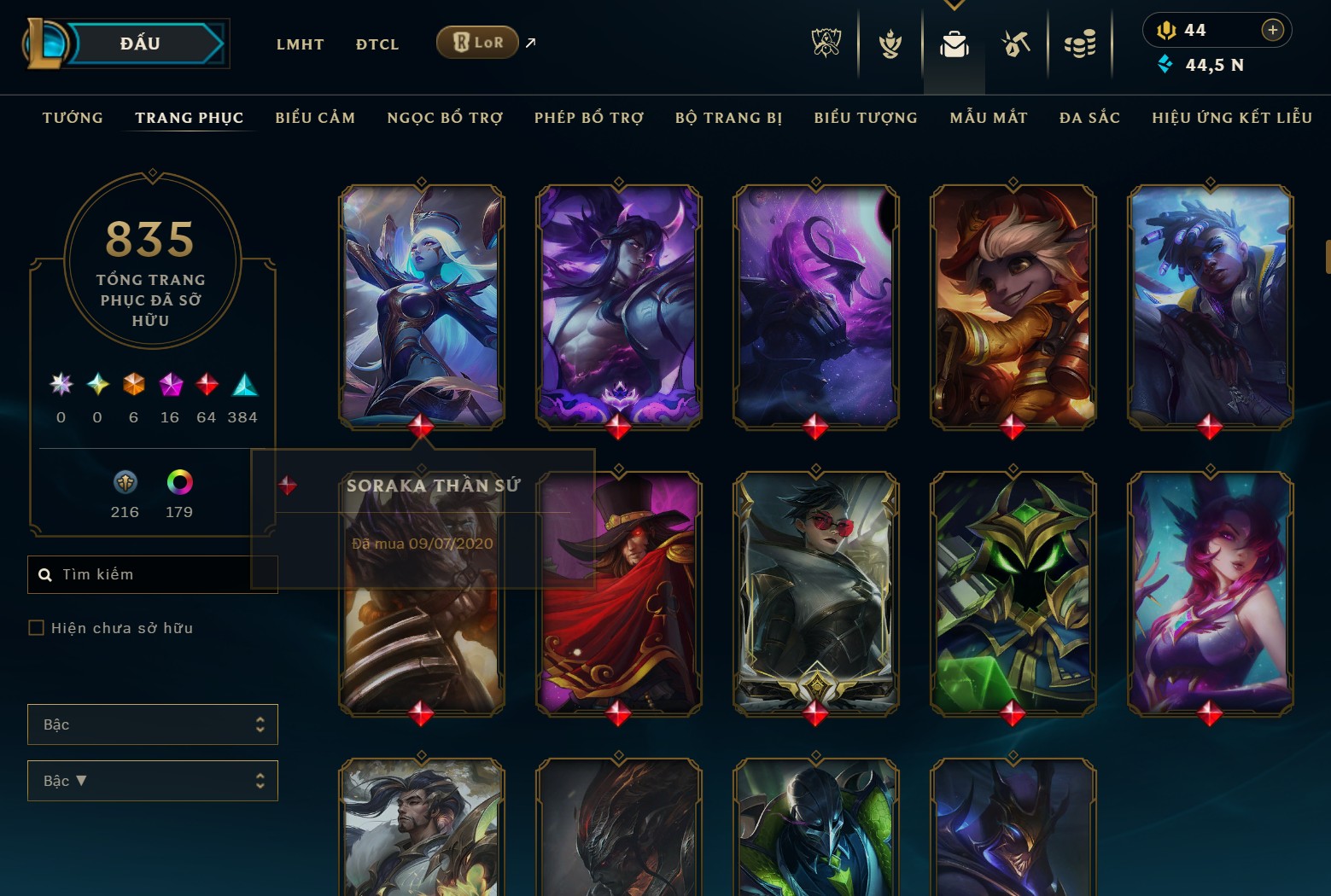Click the plus button to buy RP
Viewport: 1331px width, 896px height.
click(1273, 29)
